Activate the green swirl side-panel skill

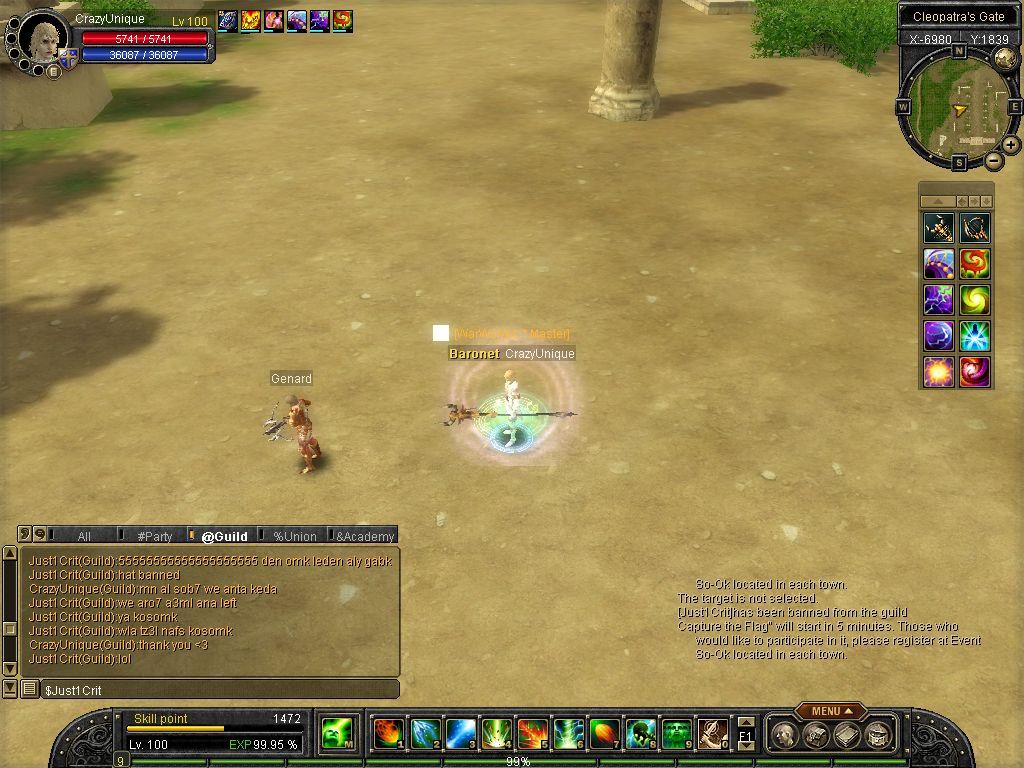(x=975, y=300)
